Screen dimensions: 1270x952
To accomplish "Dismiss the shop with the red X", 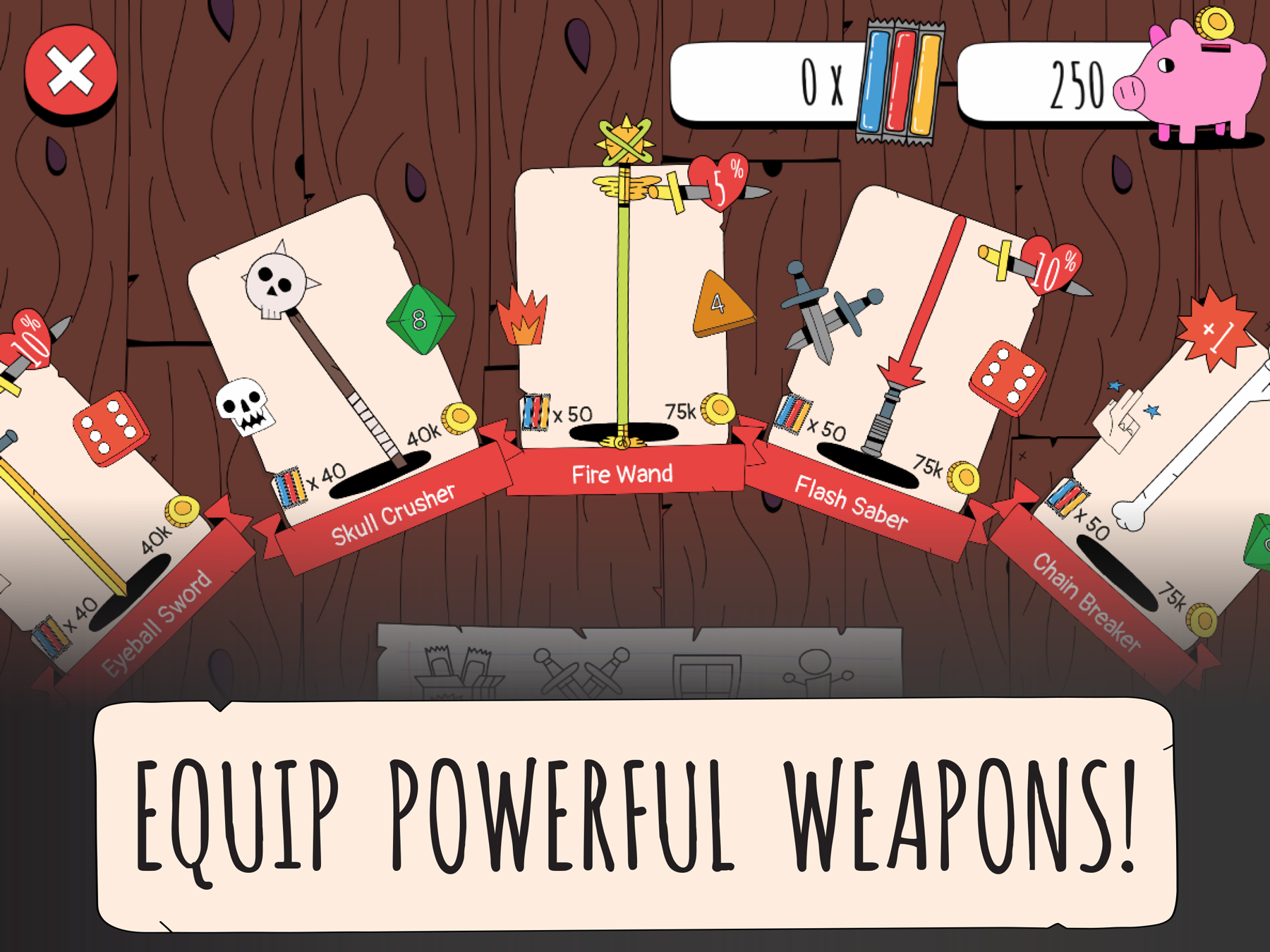I will pos(71,72).
